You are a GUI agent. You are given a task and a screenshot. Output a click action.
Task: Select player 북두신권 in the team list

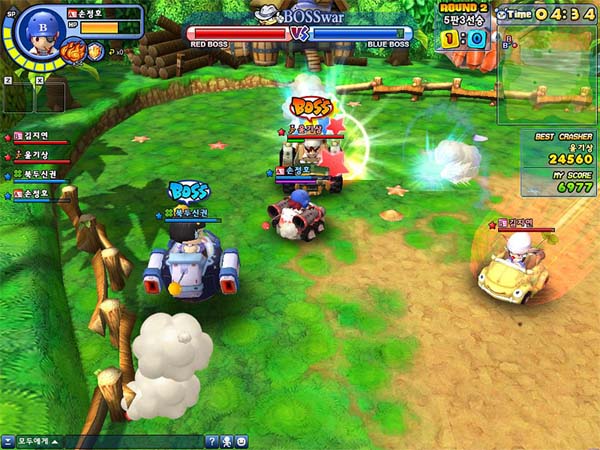coord(36,174)
